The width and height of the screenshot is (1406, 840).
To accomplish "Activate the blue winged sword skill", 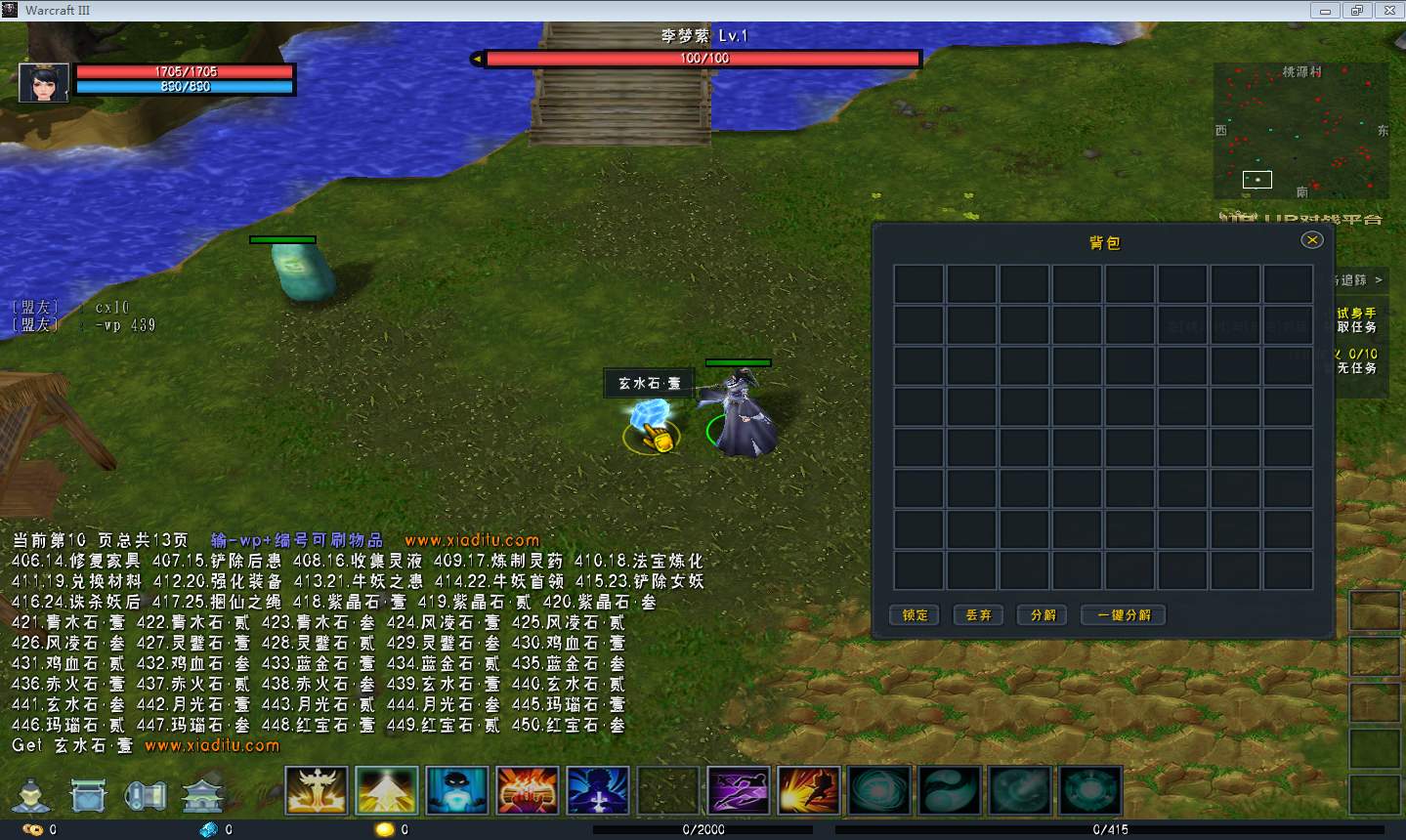I will pos(598,791).
